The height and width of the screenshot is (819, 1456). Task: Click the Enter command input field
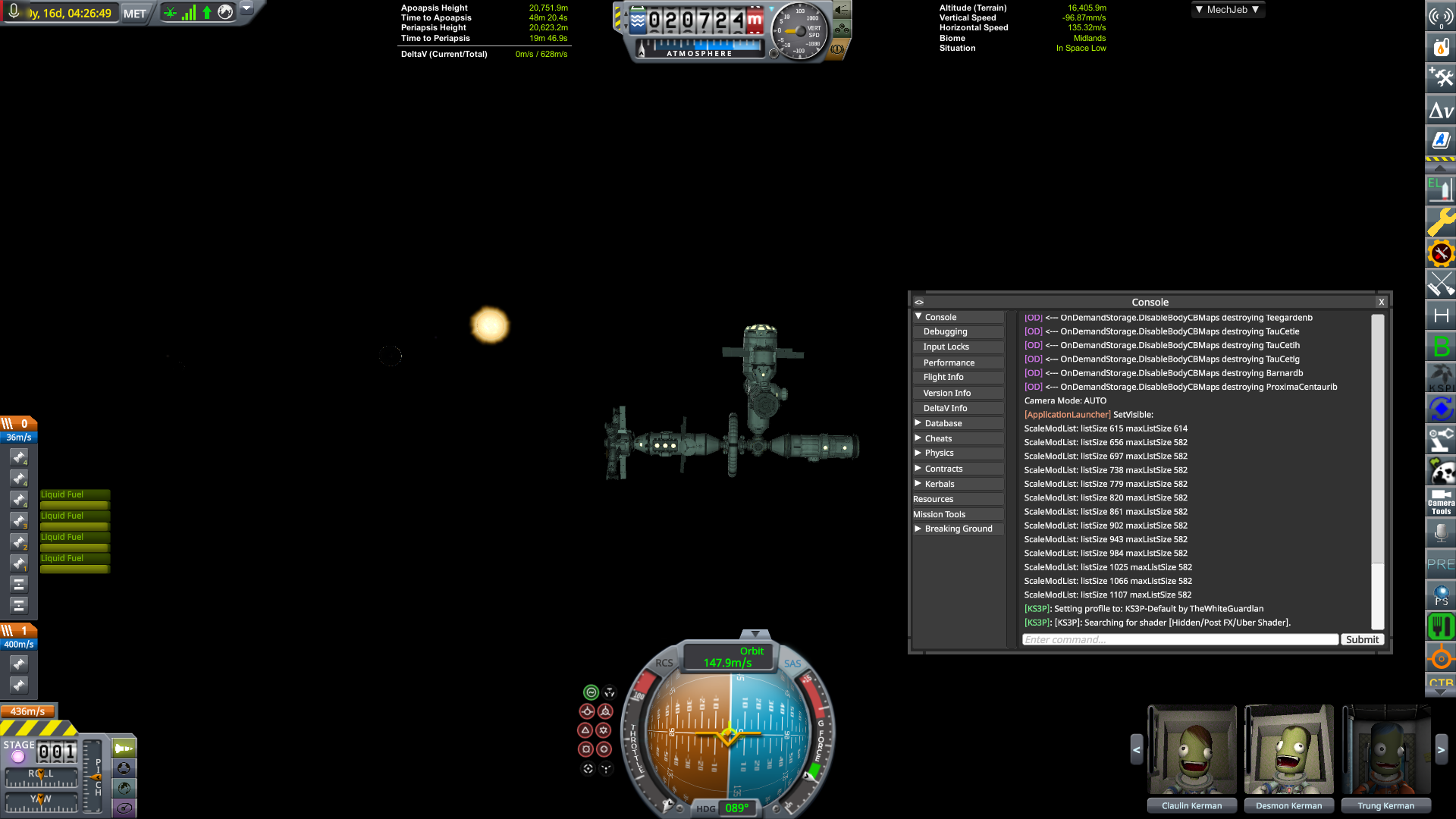pyautogui.click(x=1179, y=639)
